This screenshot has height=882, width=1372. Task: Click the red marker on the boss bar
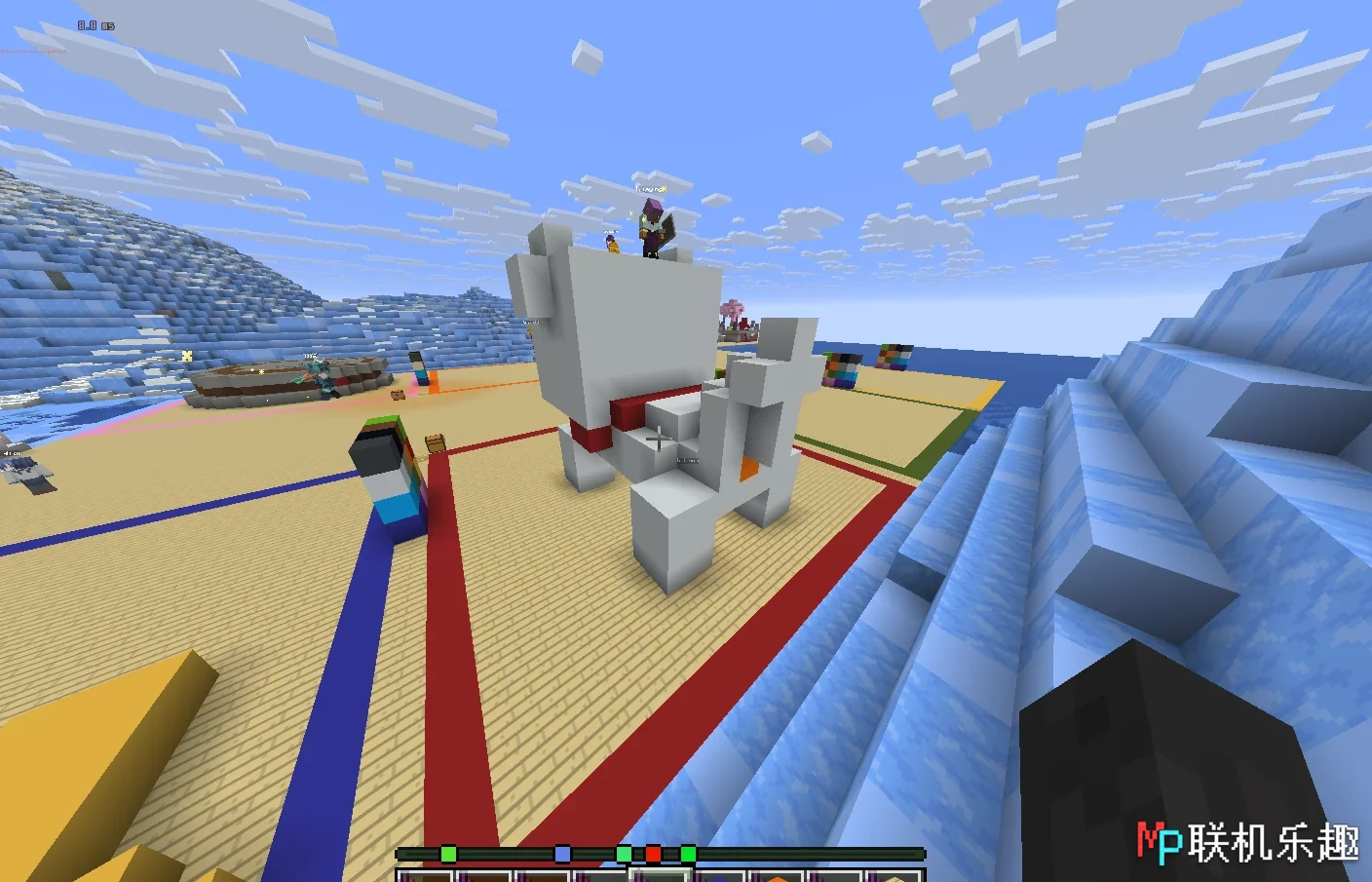point(653,853)
